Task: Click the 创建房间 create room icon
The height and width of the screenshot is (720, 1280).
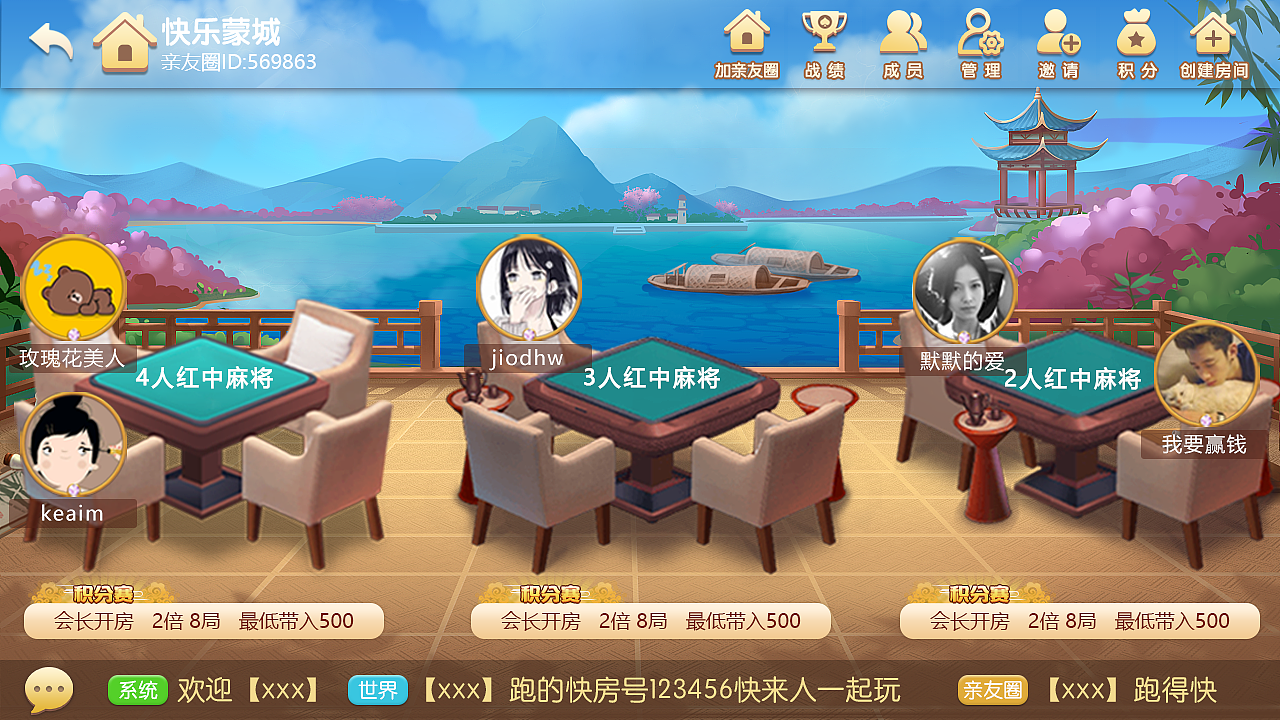Action: (1212, 40)
